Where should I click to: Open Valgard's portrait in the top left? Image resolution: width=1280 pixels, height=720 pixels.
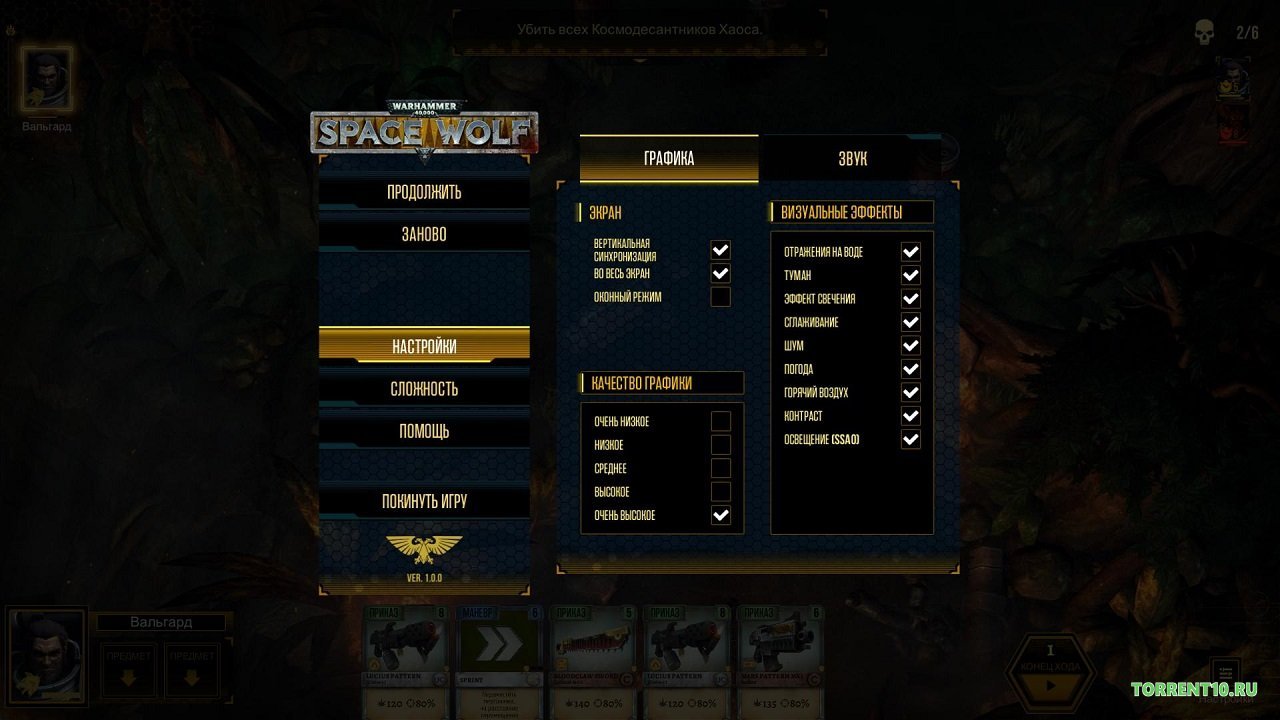click(x=45, y=82)
